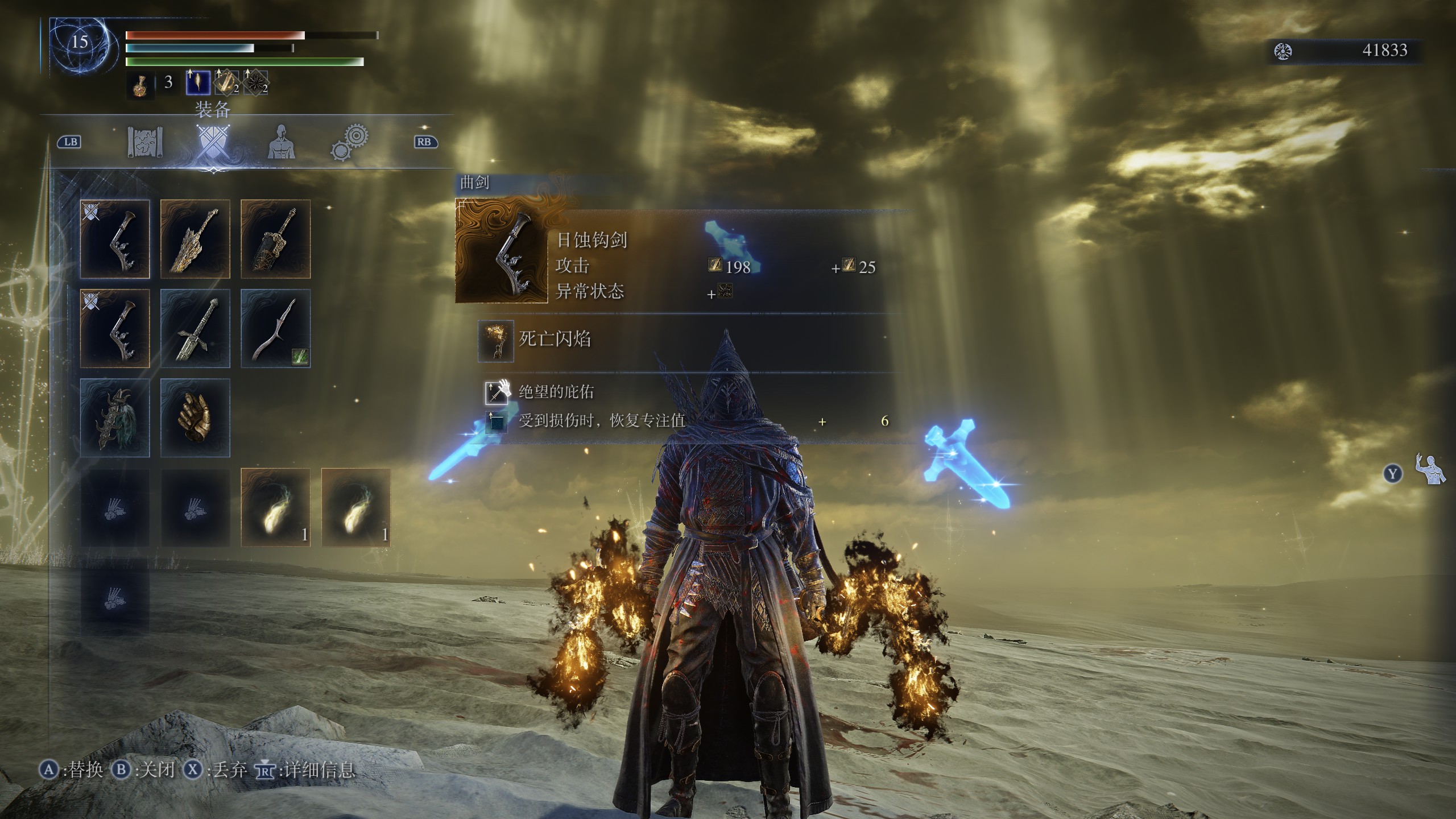Click the 绝望的庇佑 passive effect entry
Viewport: 1456px width, 819px height.
click(556, 392)
